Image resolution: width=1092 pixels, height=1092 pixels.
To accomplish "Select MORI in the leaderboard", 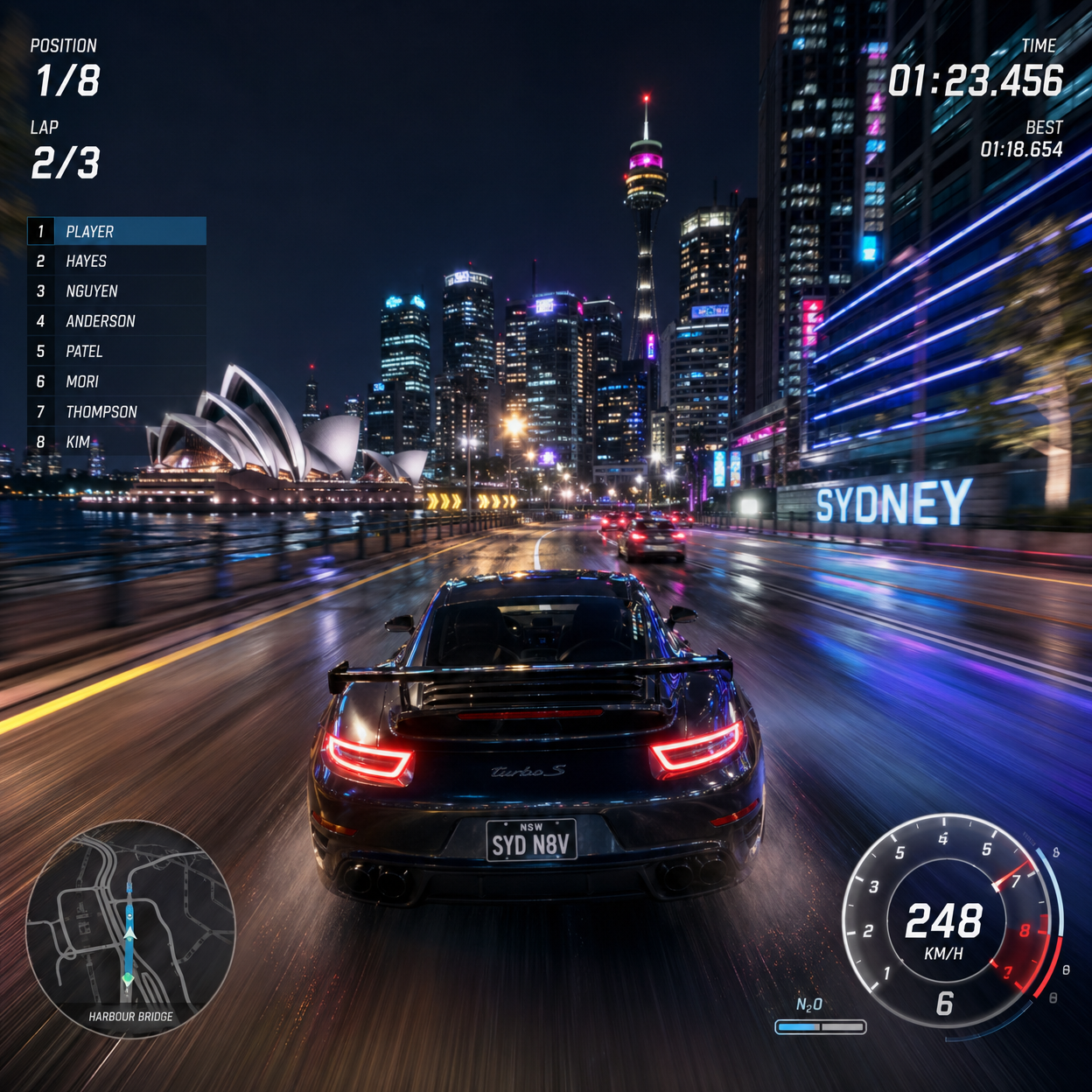I will (x=117, y=381).
